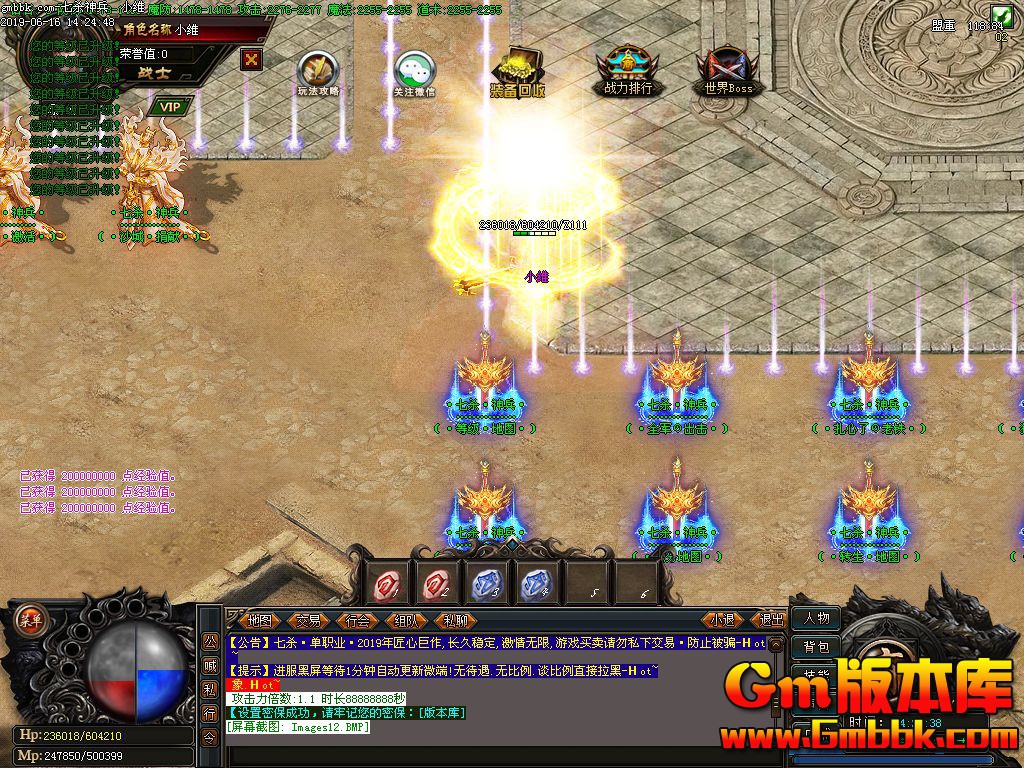Screen dimensions: 1024x768
Task: Select the 地图 map button
Action: 260,620
